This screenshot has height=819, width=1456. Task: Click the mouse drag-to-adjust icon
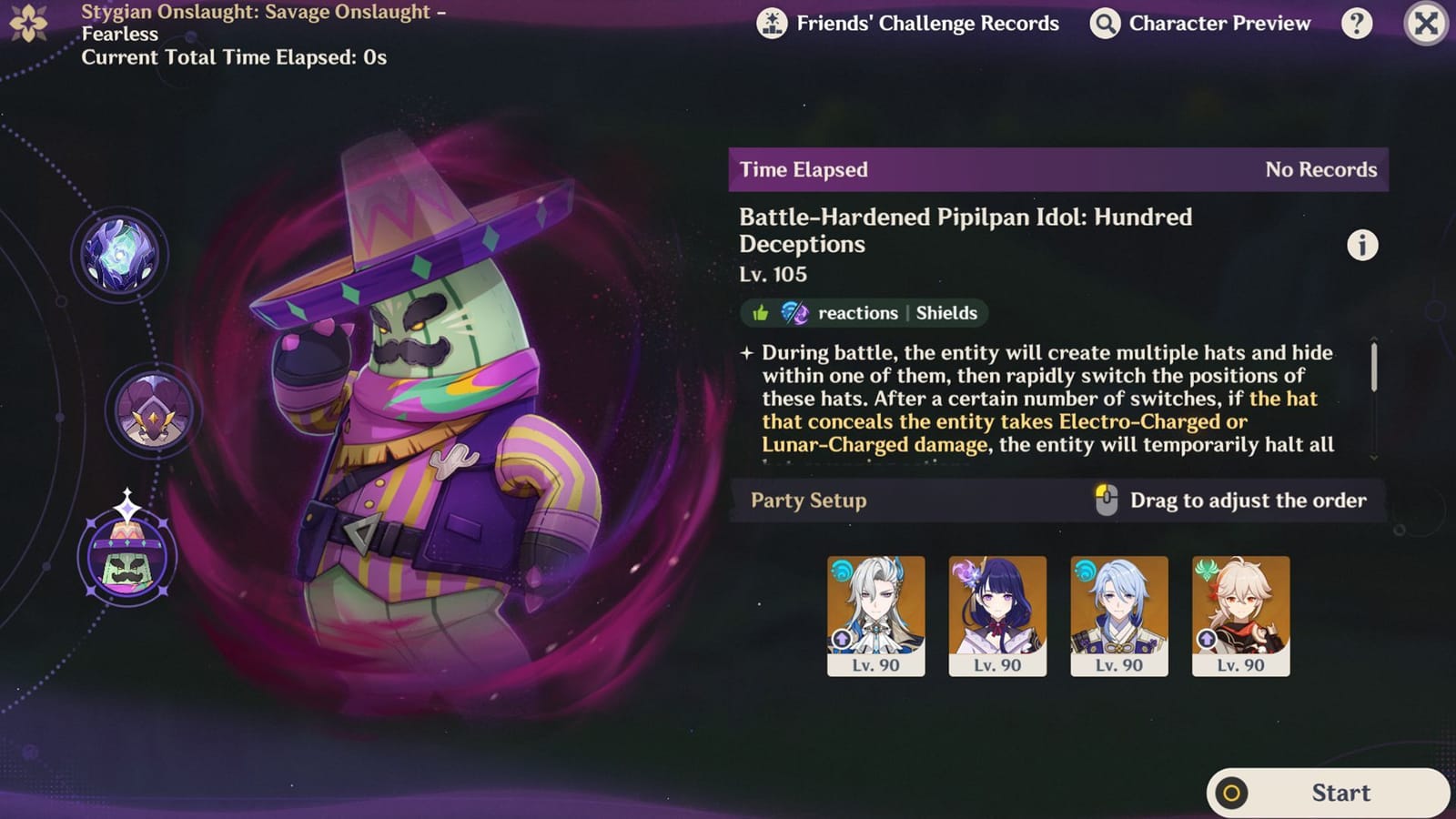1108,500
